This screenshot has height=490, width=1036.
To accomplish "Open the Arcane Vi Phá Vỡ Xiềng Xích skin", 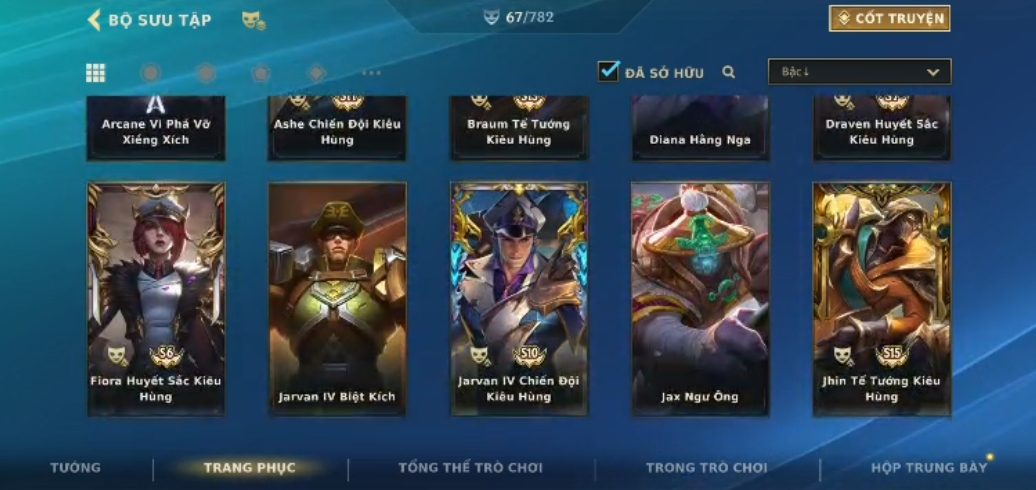I will tap(156, 128).
